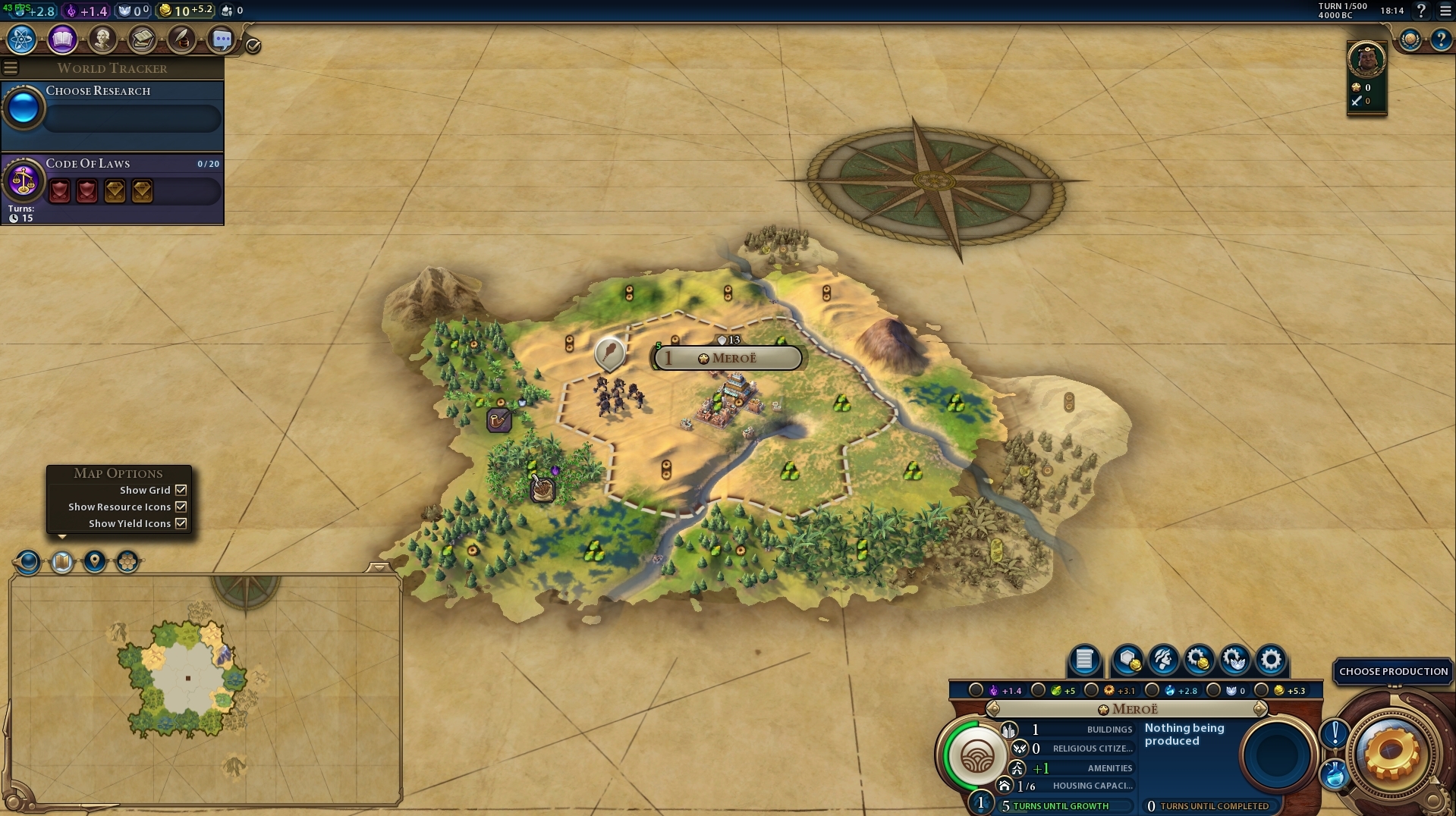The image size is (1456, 816).
Task: Toggle Show Yield Icons off
Action: [x=180, y=523]
